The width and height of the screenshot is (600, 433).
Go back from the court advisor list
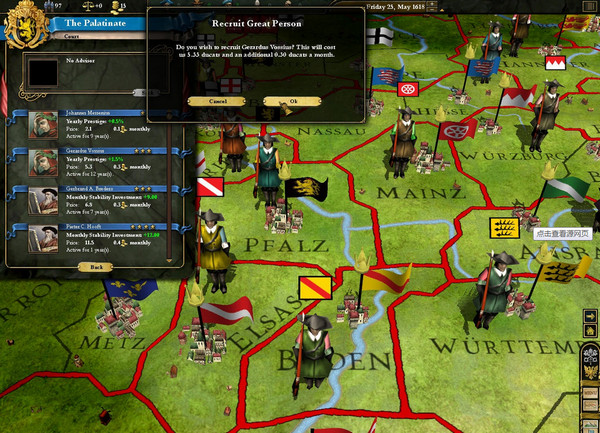tap(95, 267)
